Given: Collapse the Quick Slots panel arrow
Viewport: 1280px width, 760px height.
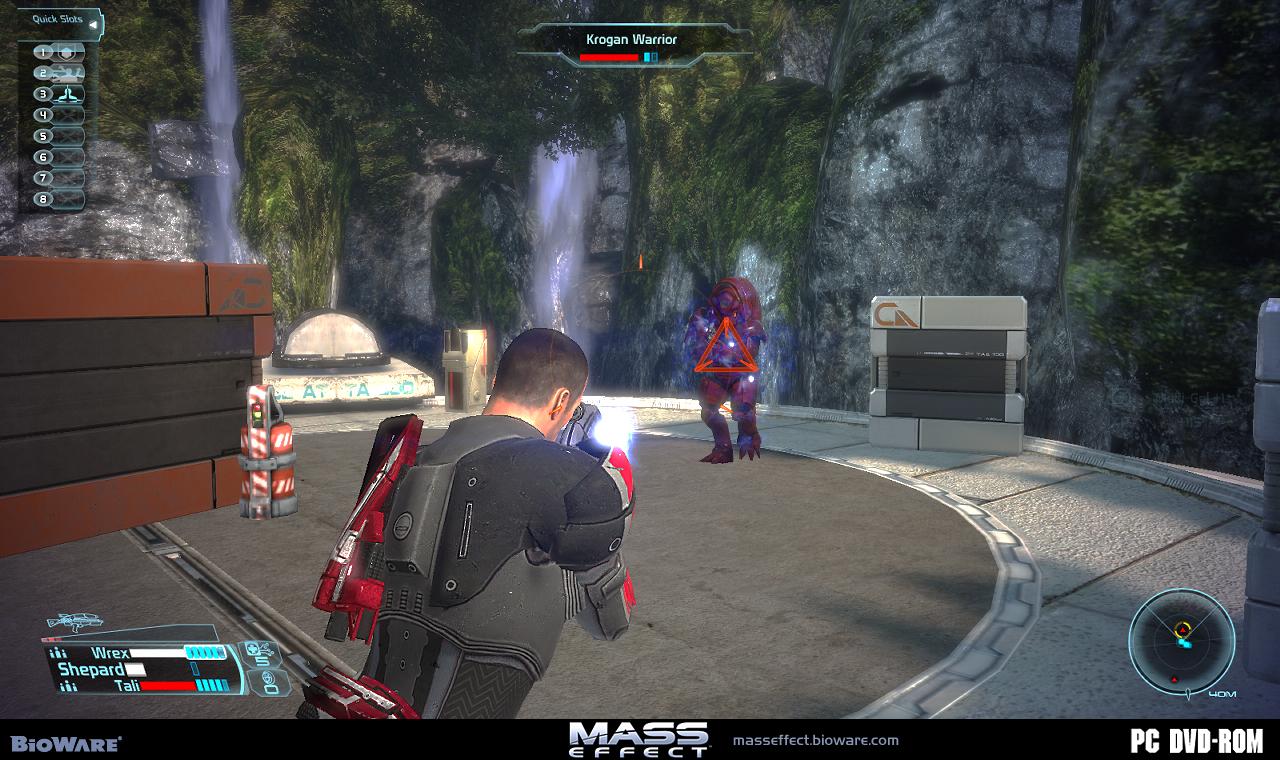Looking at the screenshot, I should coord(93,23).
